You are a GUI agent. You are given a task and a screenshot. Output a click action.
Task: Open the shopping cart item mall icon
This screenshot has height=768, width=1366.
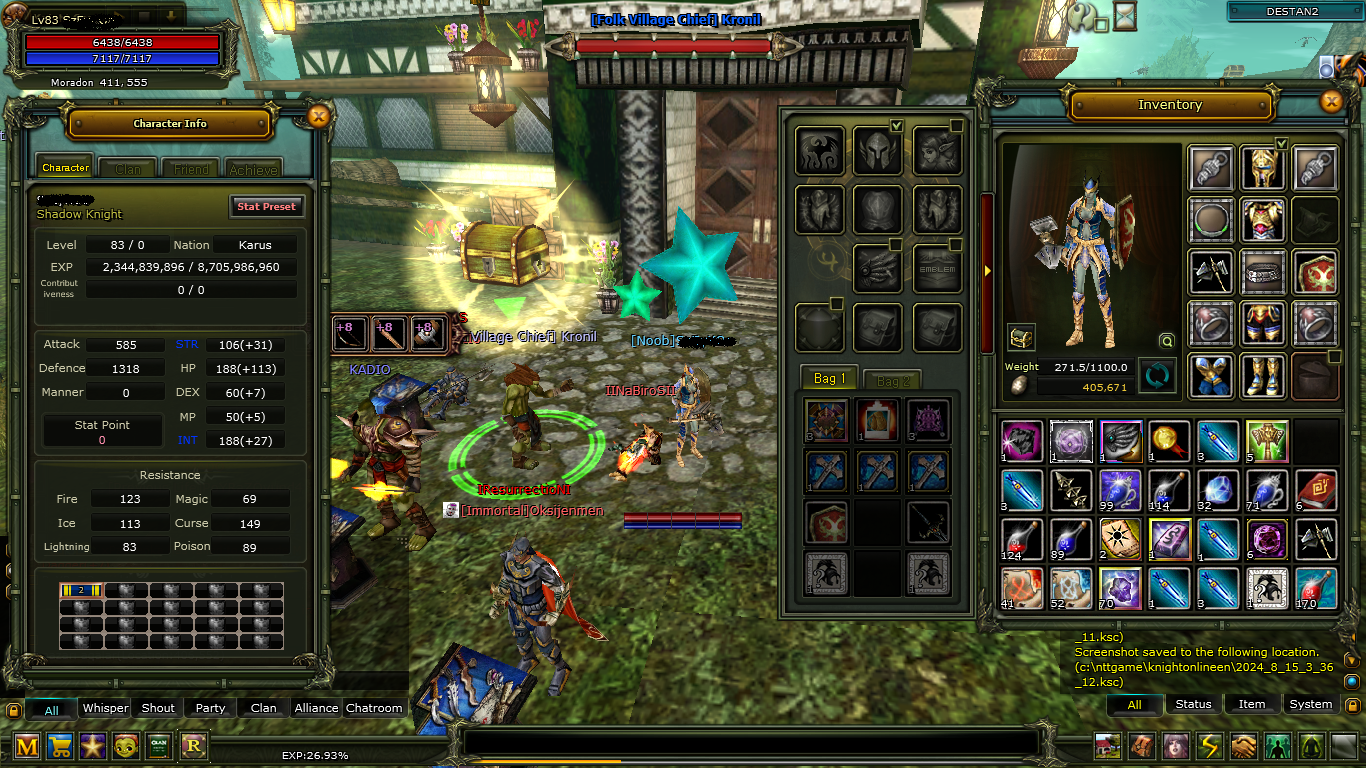(59, 746)
